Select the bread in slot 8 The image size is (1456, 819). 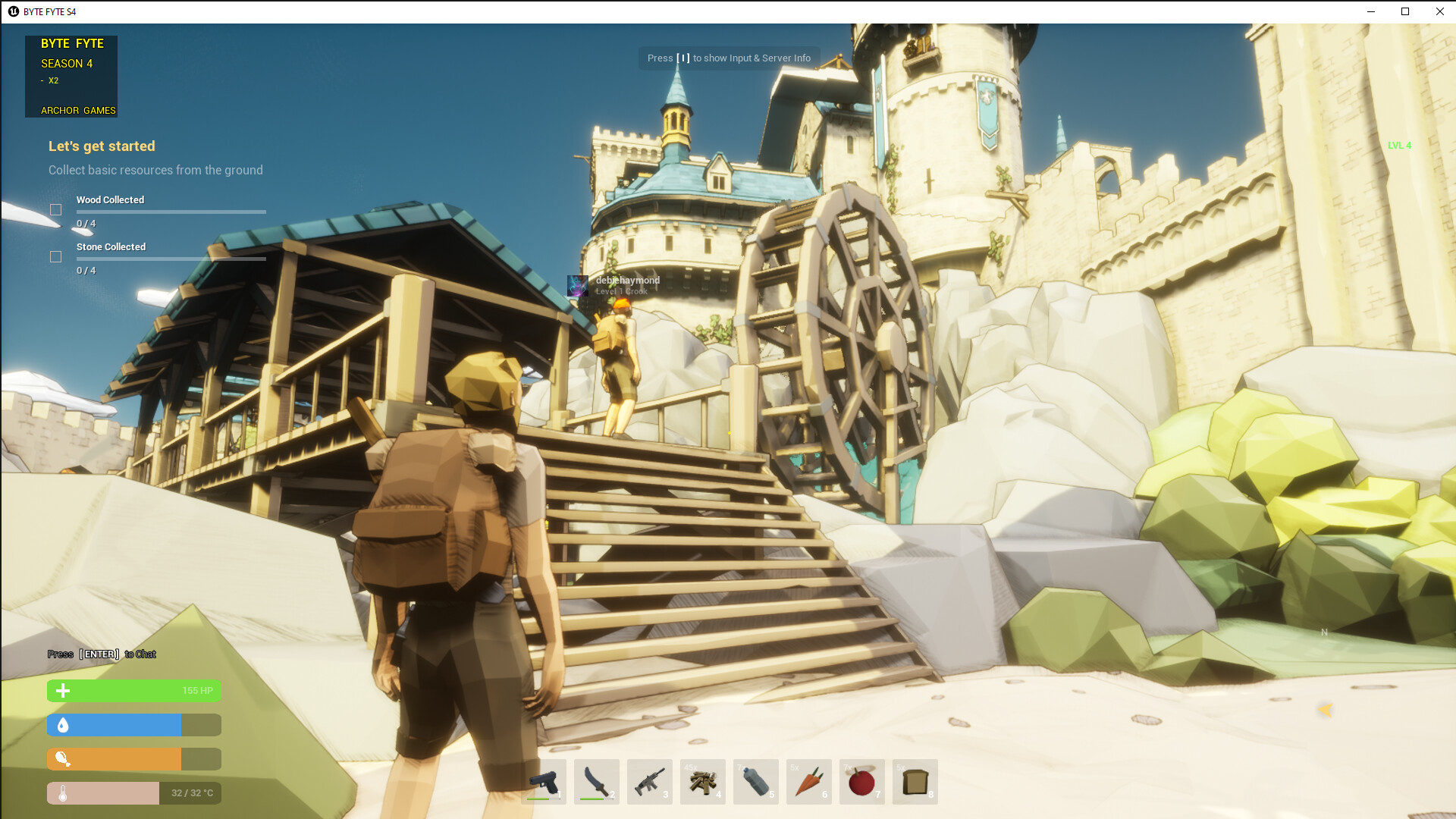(x=915, y=781)
